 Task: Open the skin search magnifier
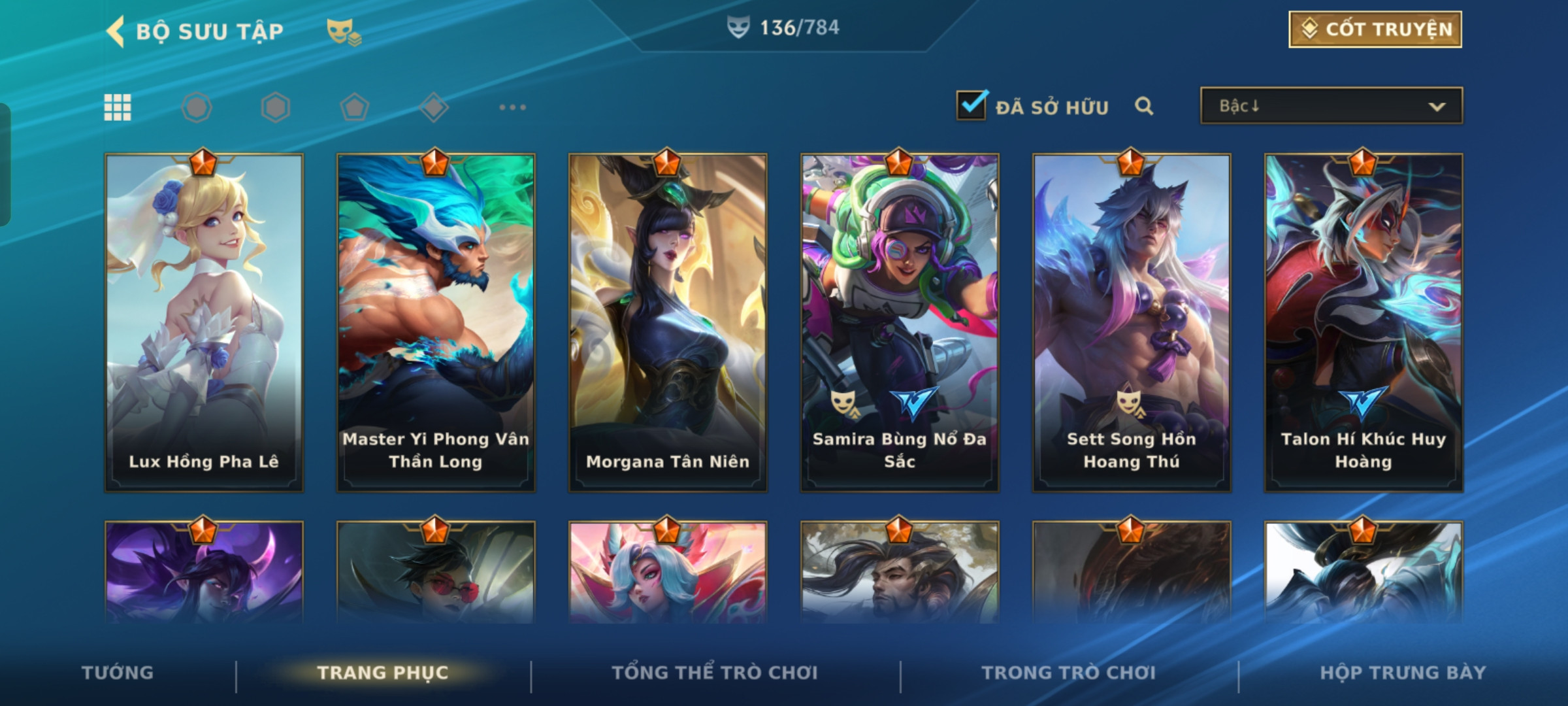(x=1143, y=106)
